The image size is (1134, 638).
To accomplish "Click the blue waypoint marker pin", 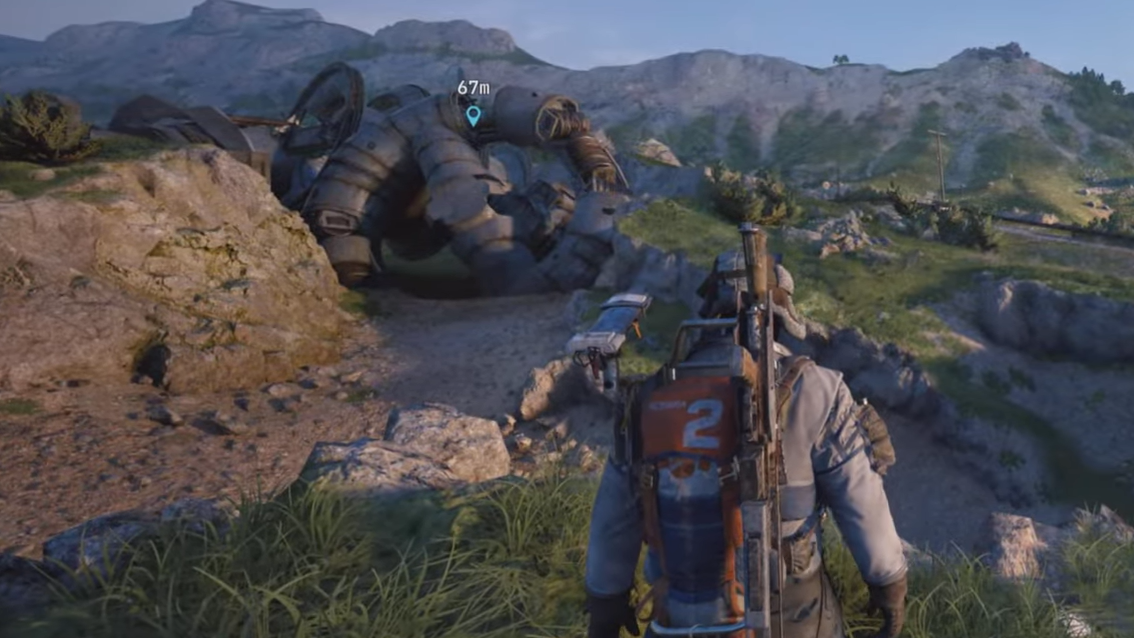I will click(x=473, y=115).
